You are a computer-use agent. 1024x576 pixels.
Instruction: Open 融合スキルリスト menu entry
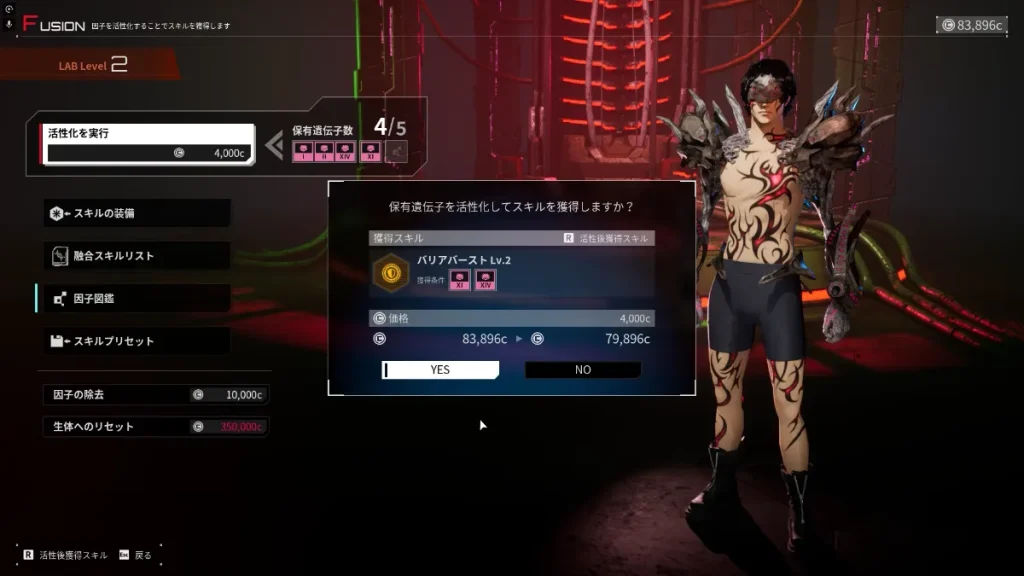coord(137,256)
